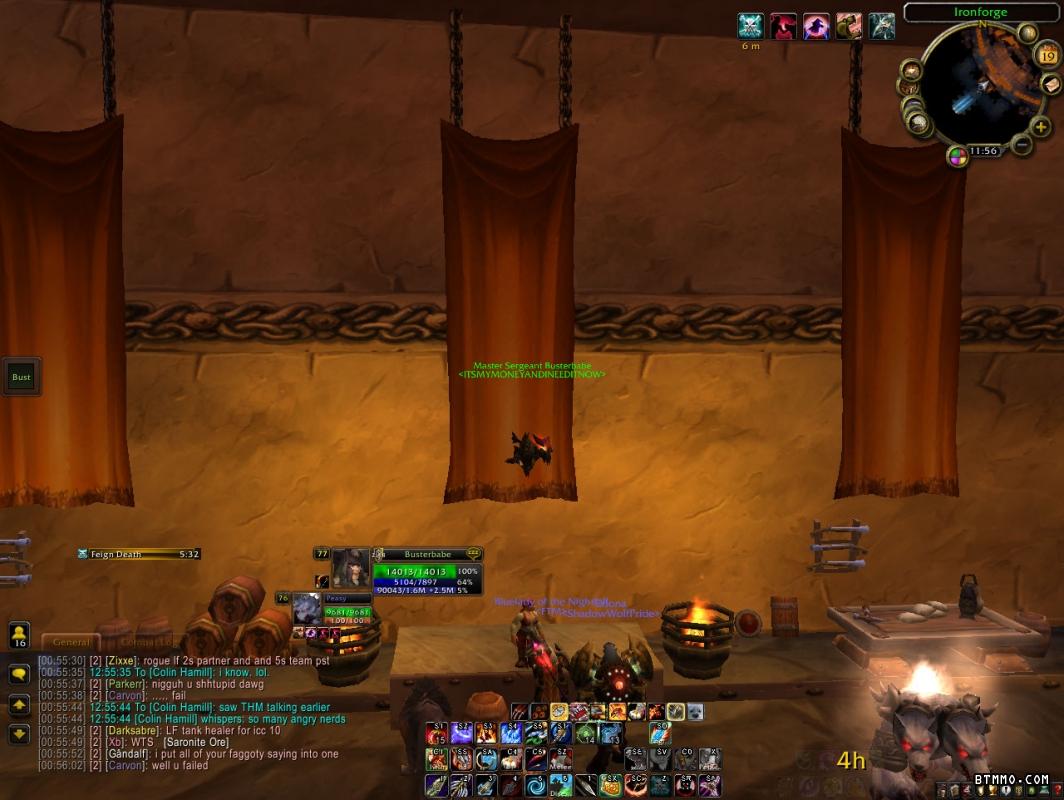Switch to the General chat tab
1064x800 pixels.
(71, 642)
